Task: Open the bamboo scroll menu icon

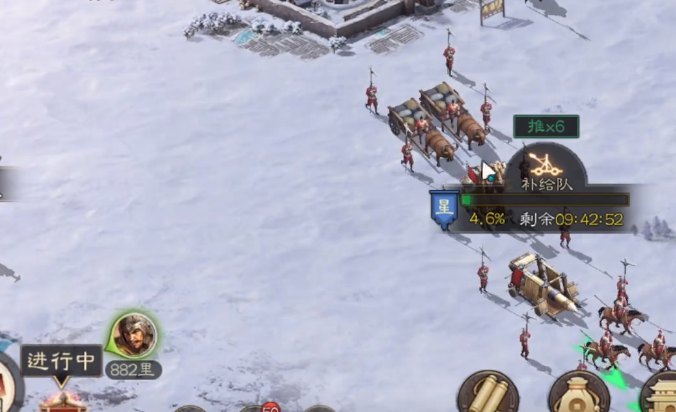Action: [488, 393]
